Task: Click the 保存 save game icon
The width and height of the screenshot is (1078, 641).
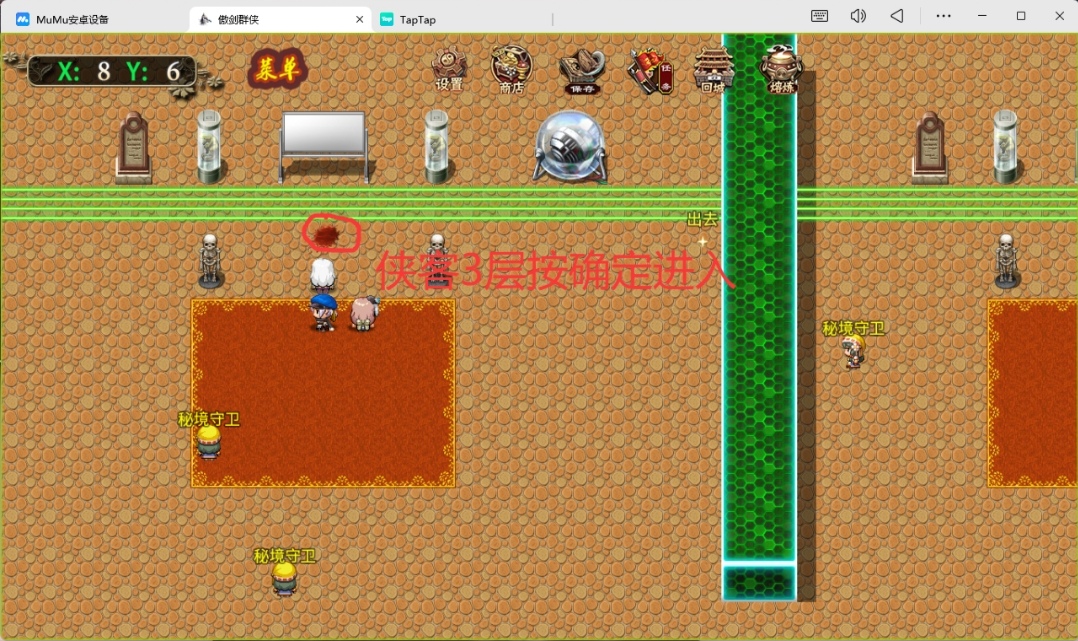Action: pos(581,70)
